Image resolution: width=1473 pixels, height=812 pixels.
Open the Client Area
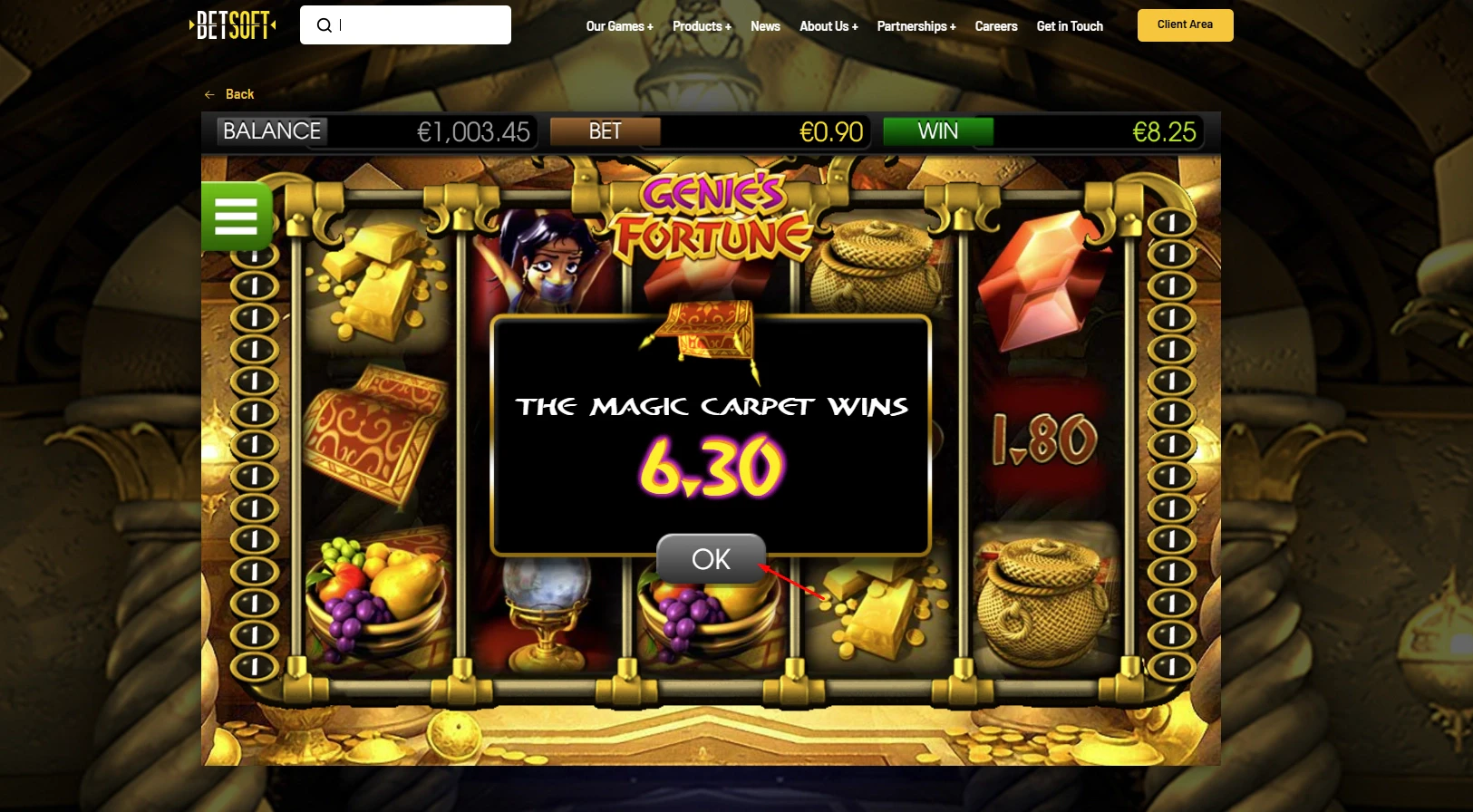pos(1184,24)
